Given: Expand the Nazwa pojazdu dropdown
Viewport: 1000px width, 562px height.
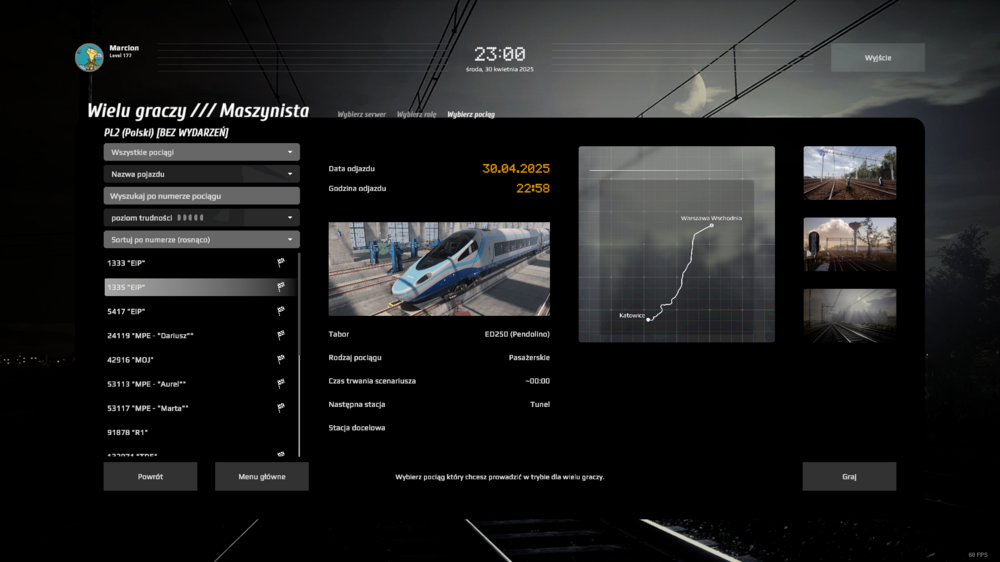Looking at the screenshot, I should point(201,174).
